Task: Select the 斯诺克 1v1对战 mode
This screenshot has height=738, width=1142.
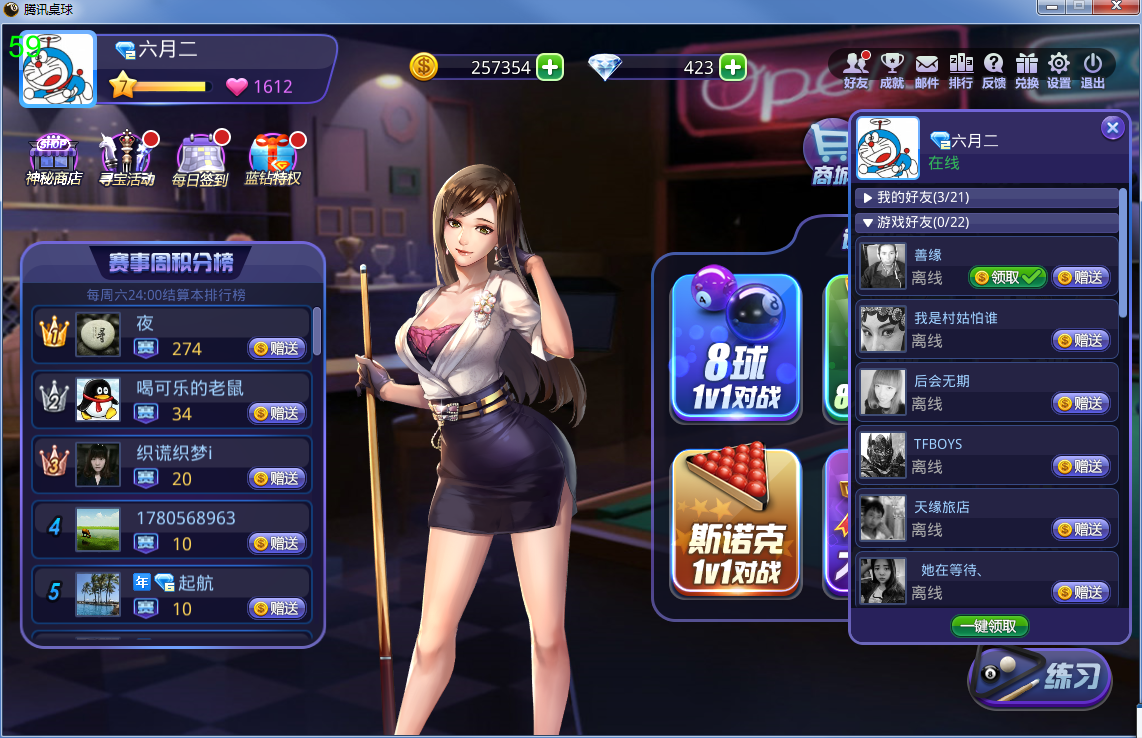Action: click(x=736, y=521)
